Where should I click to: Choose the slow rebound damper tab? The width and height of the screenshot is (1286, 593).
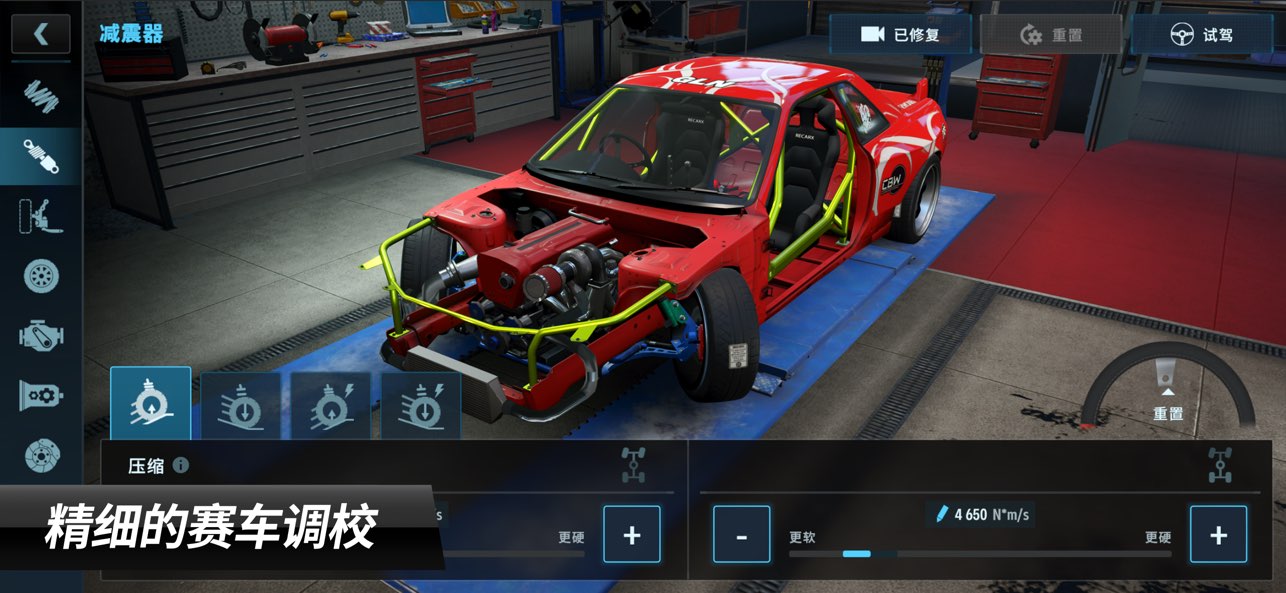pyautogui.click(x=240, y=406)
